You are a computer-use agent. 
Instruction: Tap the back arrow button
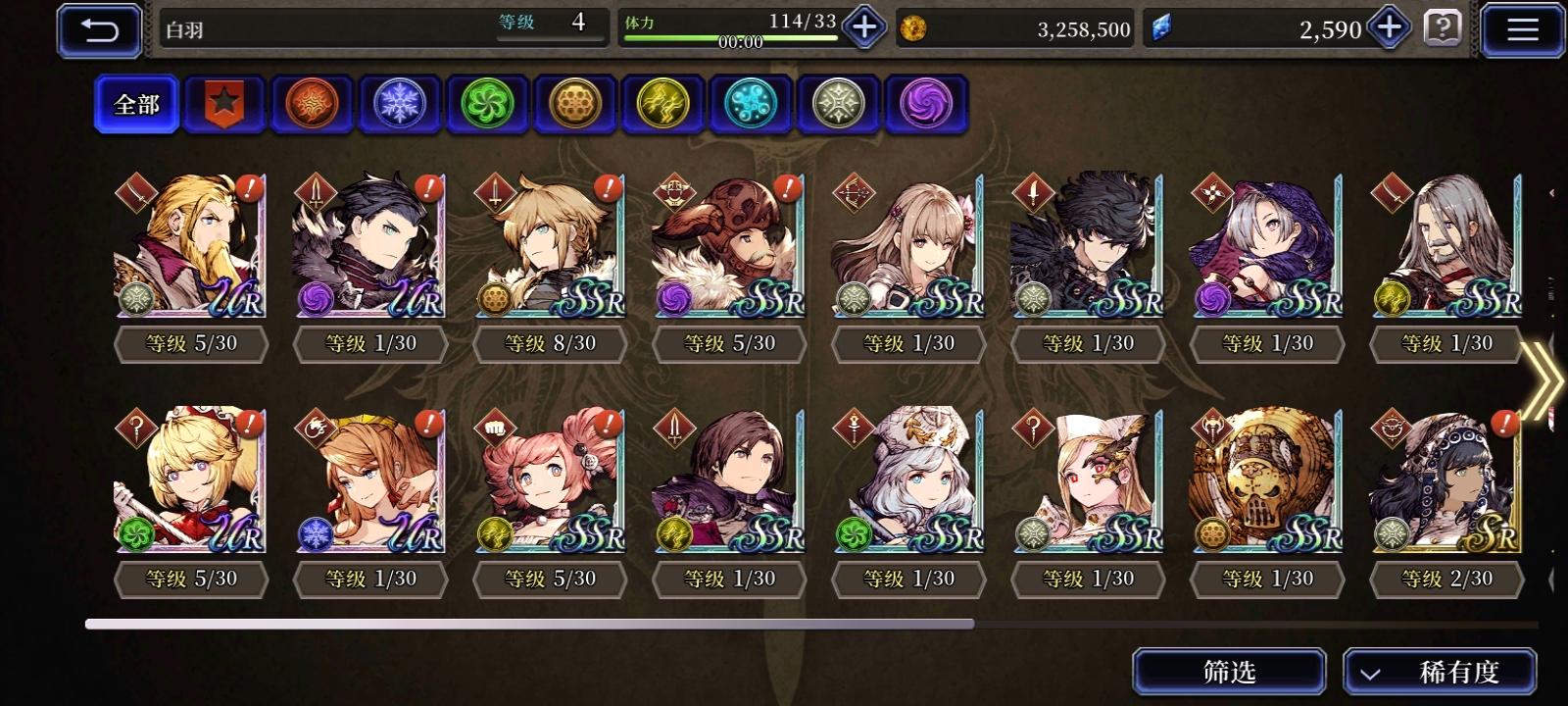[x=98, y=29]
